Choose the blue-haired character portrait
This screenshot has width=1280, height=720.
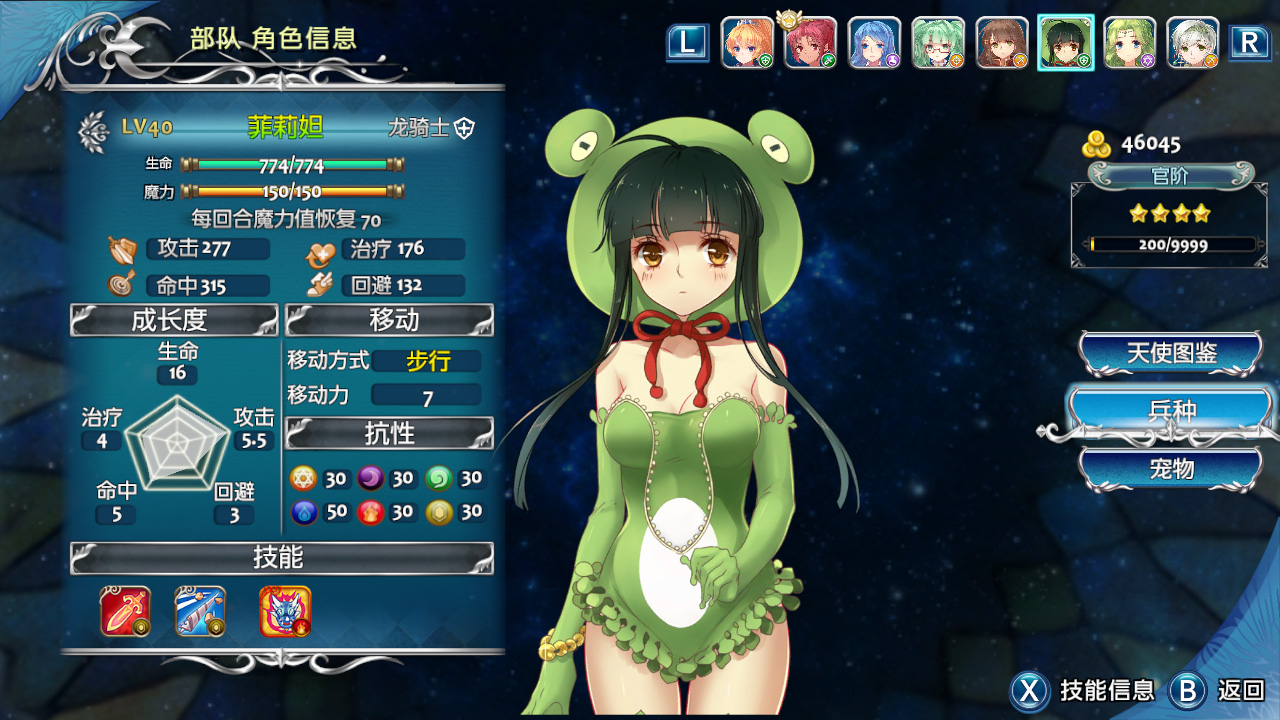point(874,43)
